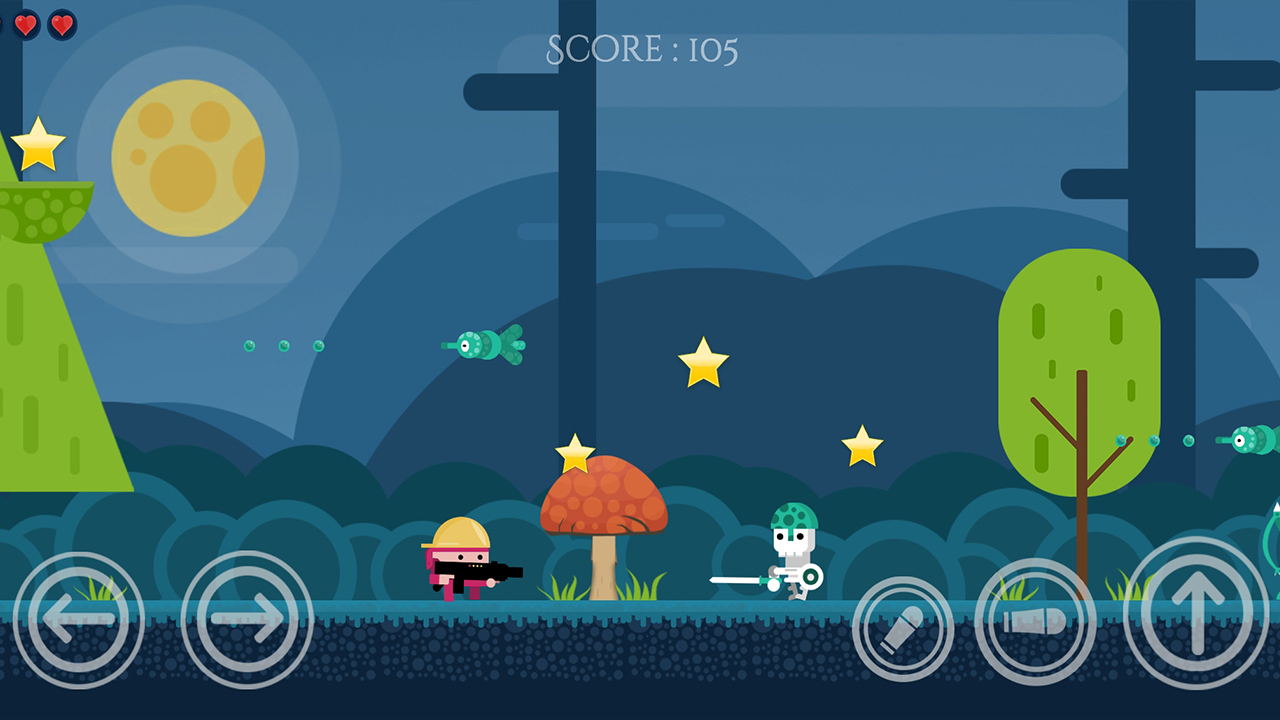Click the star floating mid-air near center
Screen dimensions: 1280x720
pos(703,362)
